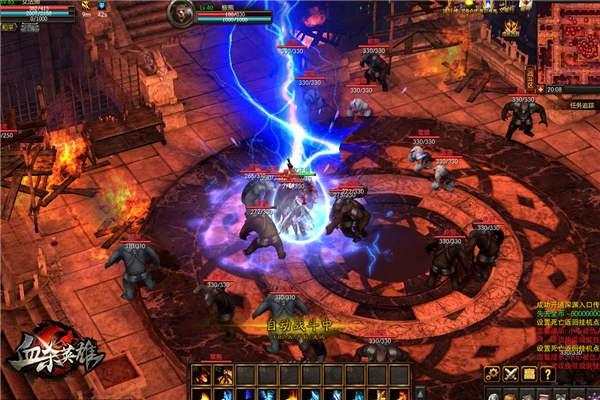Open the question mark help button
Screen dimensions: 600x400
[x=548, y=374]
